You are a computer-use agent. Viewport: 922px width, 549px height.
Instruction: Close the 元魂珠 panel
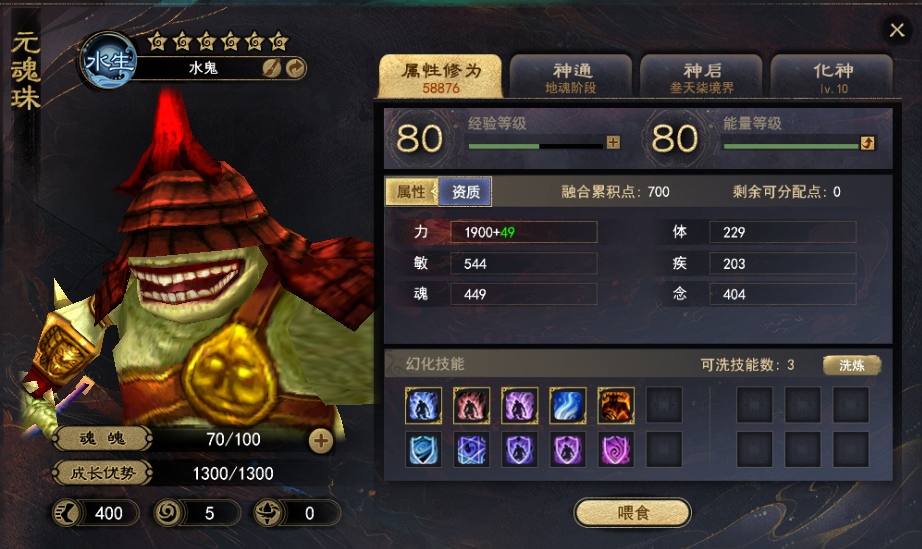coord(897,30)
